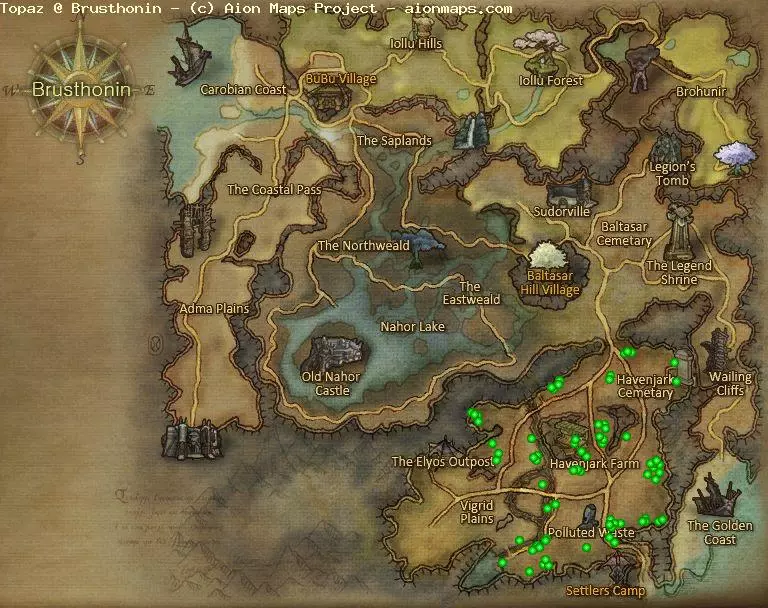This screenshot has height=608, width=768.
Task: Choose the Adma Plains label
Action: pos(213,309)
